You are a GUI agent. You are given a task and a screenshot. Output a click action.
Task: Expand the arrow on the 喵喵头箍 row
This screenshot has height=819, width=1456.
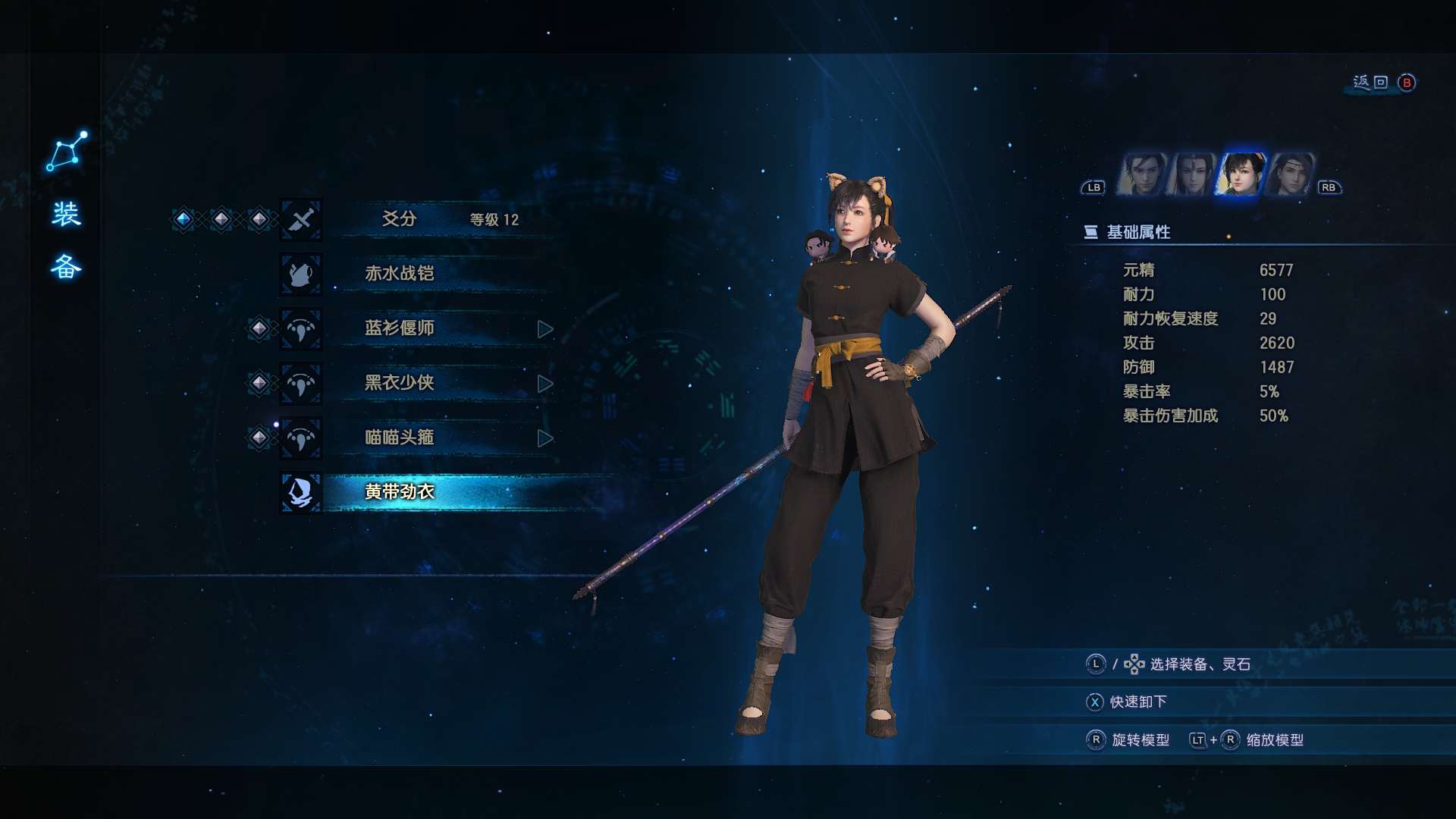tap(544, 438)
